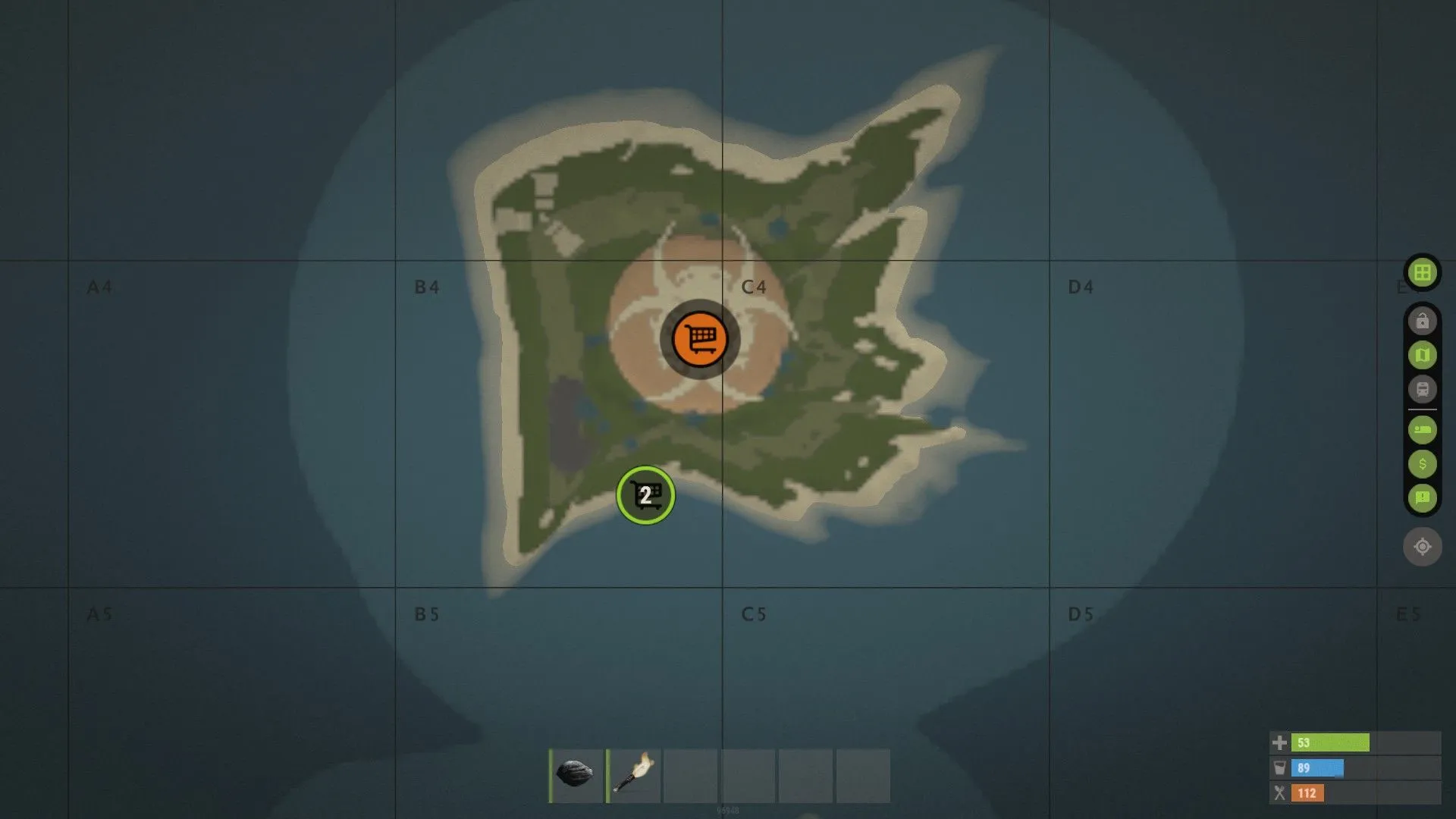
Task: Toggle the train icon map filter
Action: [1422, 389]
